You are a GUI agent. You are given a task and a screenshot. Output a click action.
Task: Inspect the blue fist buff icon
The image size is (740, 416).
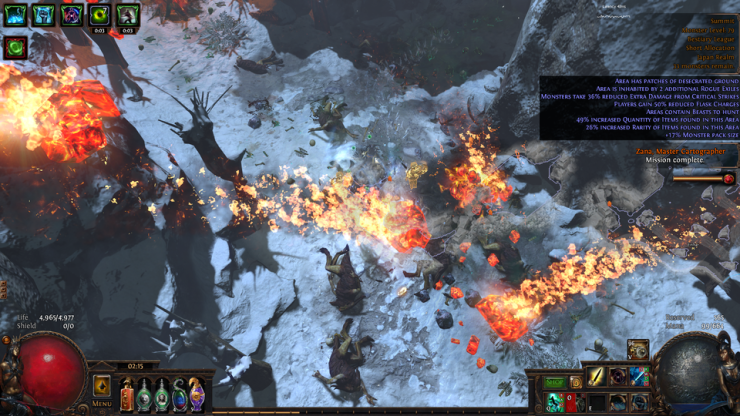click(x=43, y=15)
